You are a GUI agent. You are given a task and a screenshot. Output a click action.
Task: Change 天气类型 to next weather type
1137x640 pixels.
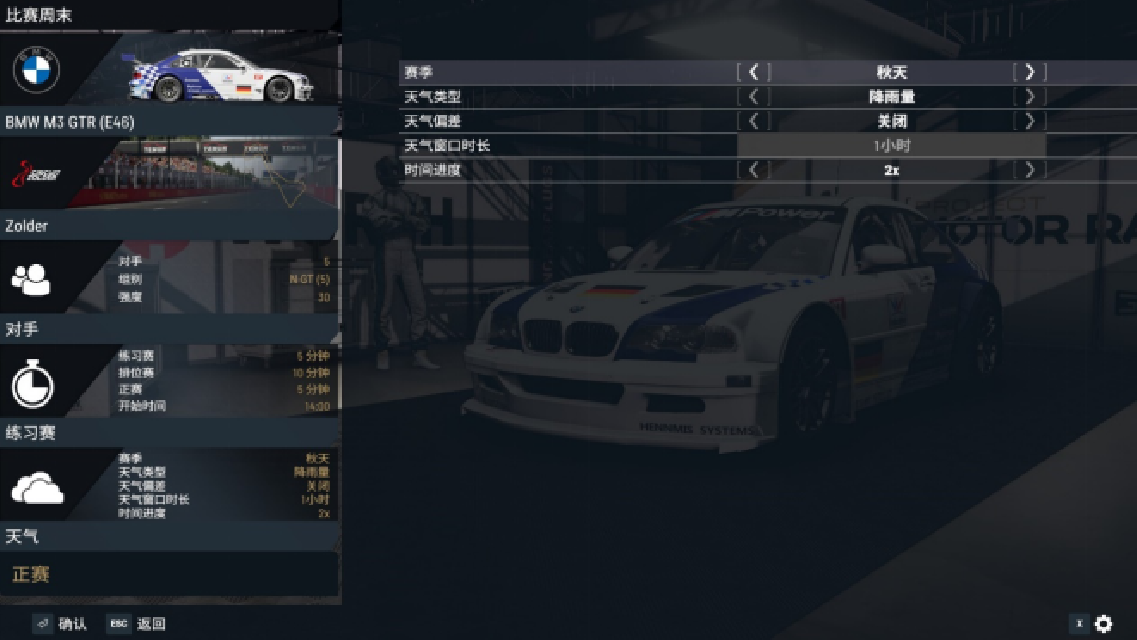(1029, 97)
